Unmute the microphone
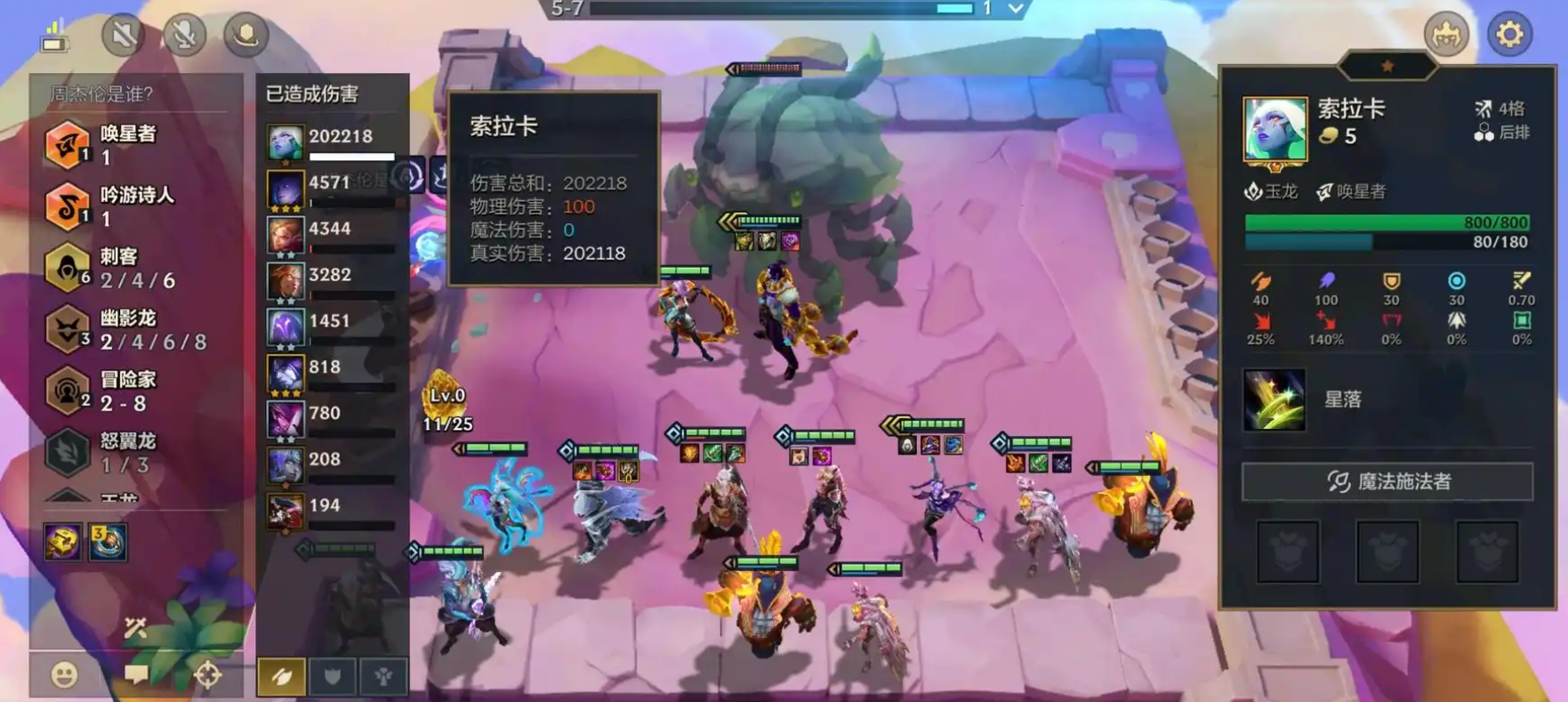 (185, 32)
